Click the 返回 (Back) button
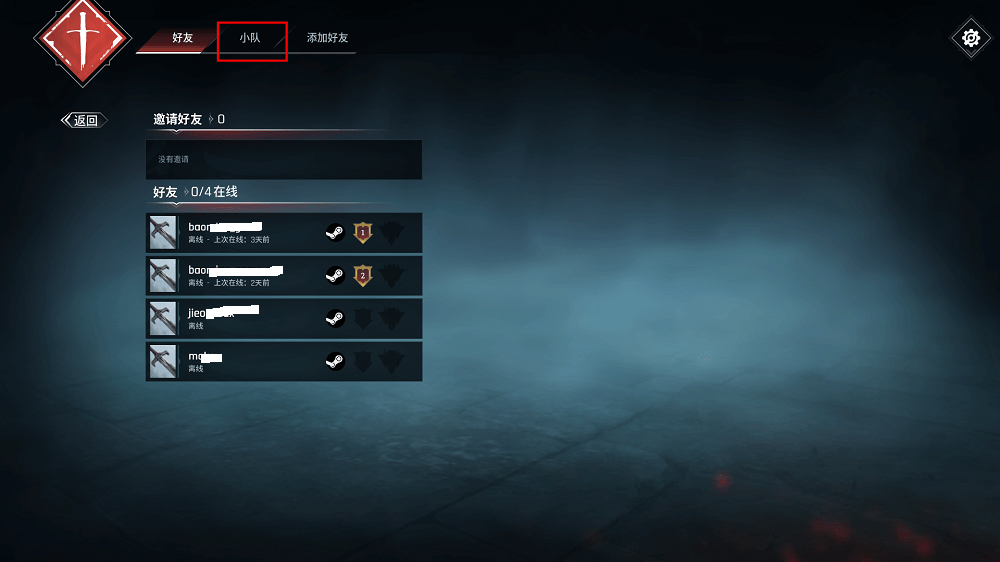This screenshot has height=562, width=1000. [x=85, y=120]
